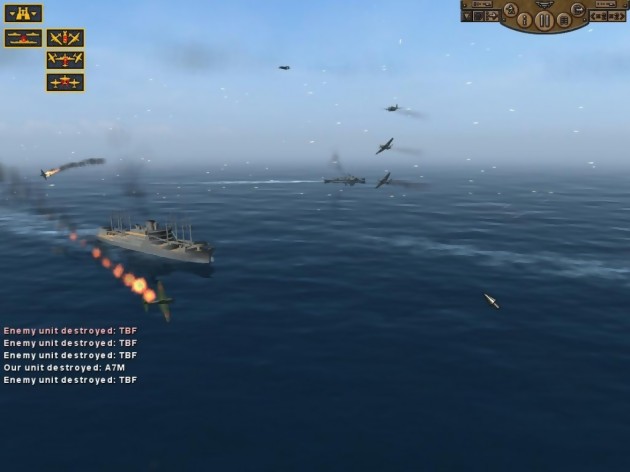
Task: Select the warship squadron group icon
Action: [23, 38]
